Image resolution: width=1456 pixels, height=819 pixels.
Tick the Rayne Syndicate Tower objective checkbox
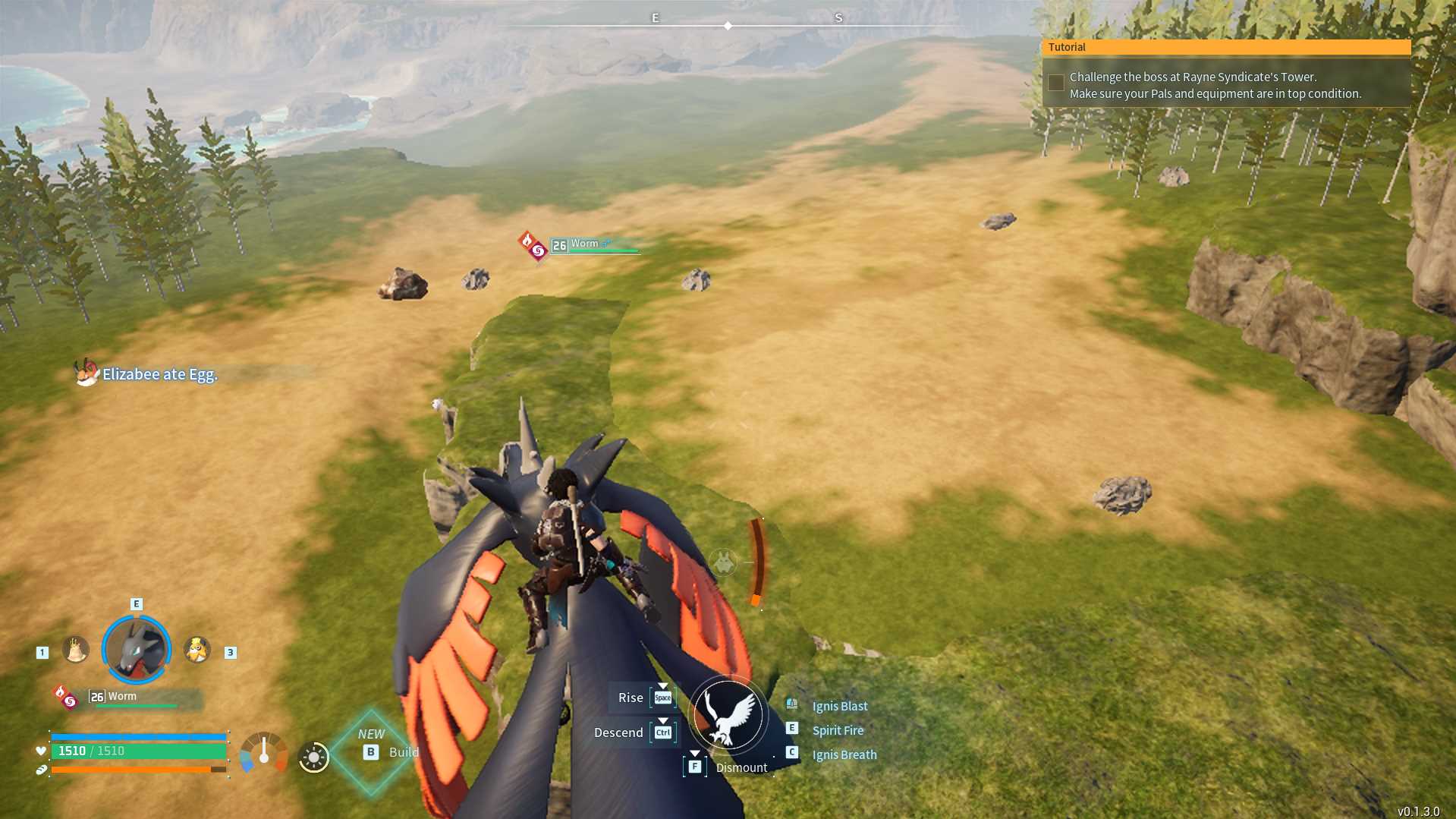1055,83
